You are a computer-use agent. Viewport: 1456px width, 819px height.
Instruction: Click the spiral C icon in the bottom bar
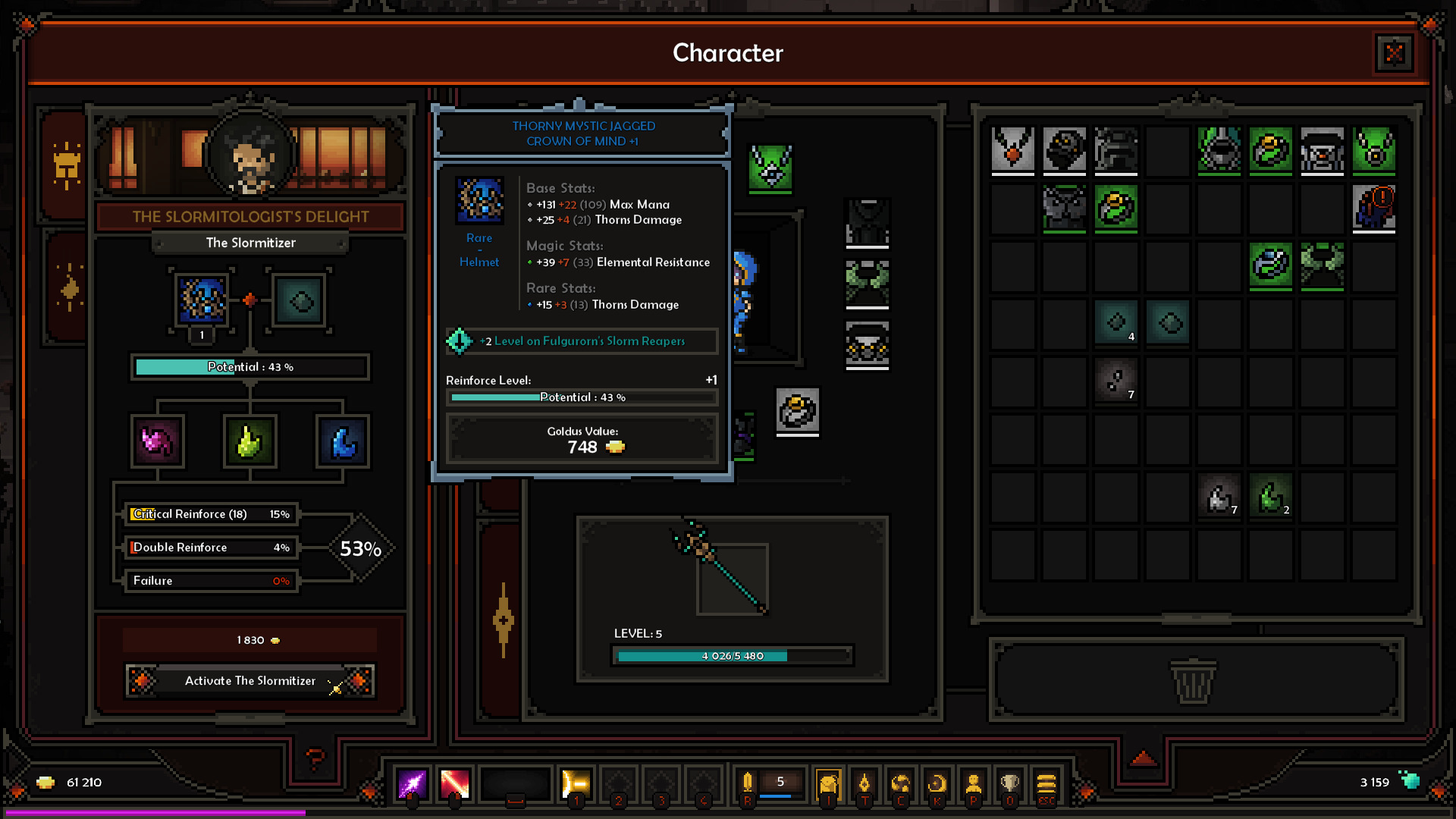coord(901,783)
